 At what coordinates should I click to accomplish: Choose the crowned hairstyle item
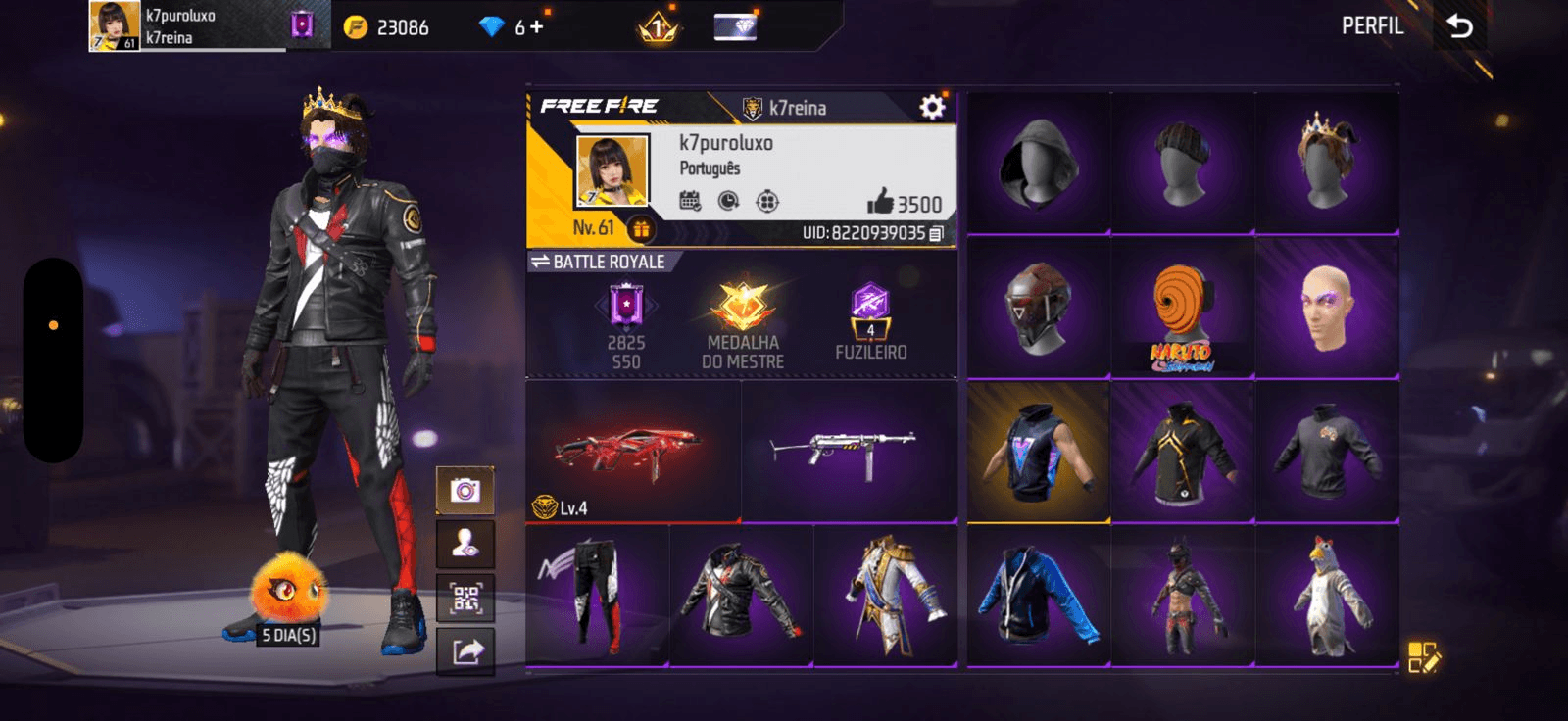tap(1326, 164)
